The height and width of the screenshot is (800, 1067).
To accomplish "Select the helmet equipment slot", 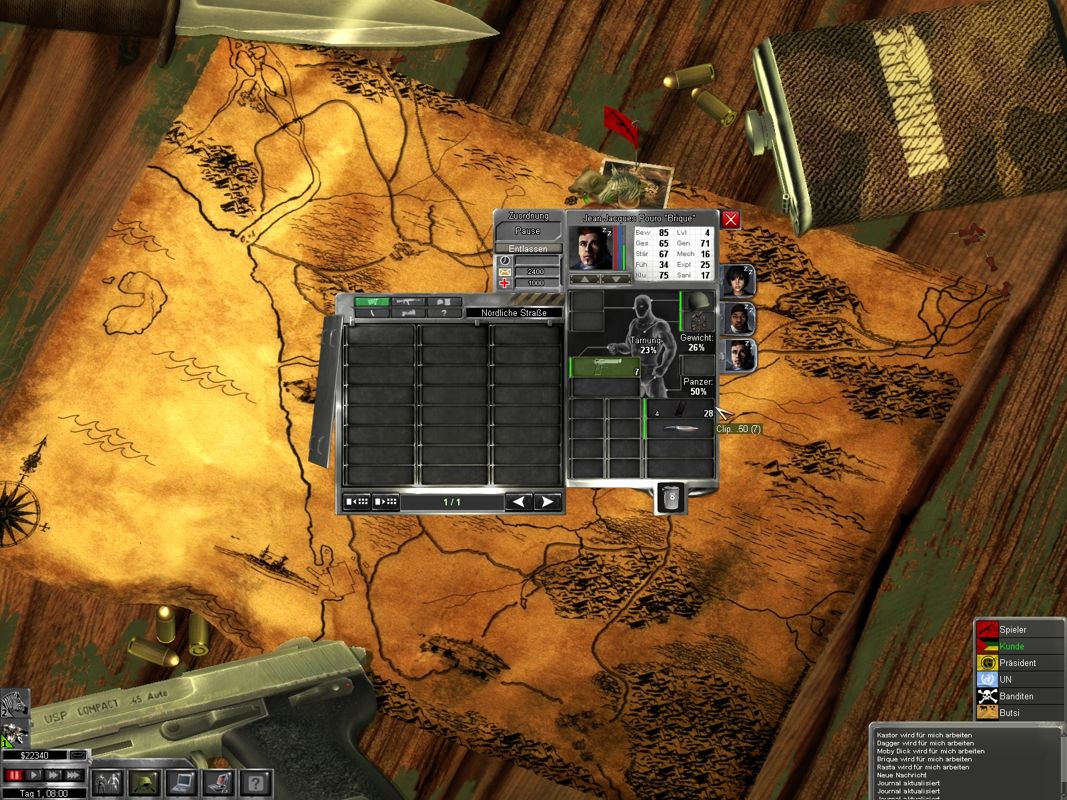I will 698,300.
